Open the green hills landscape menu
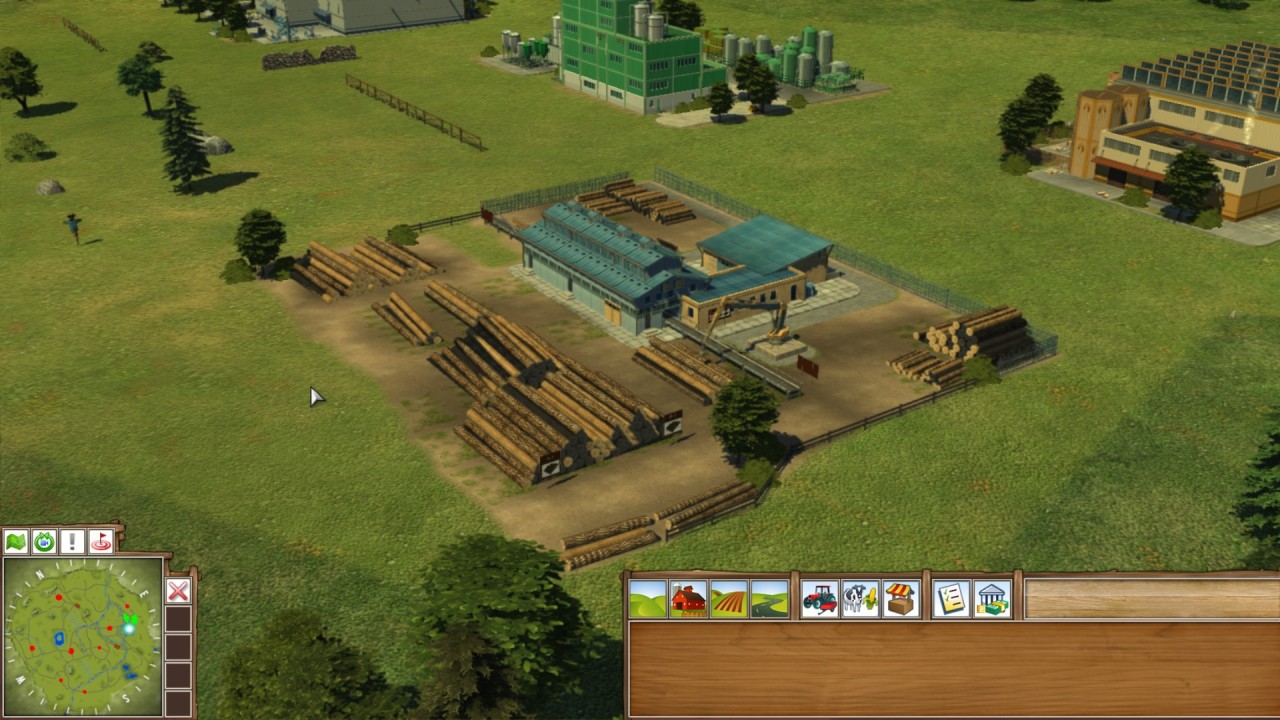The height and width of the screenshot is (720, 1280). pyautogui.click(x=648, y=599)
